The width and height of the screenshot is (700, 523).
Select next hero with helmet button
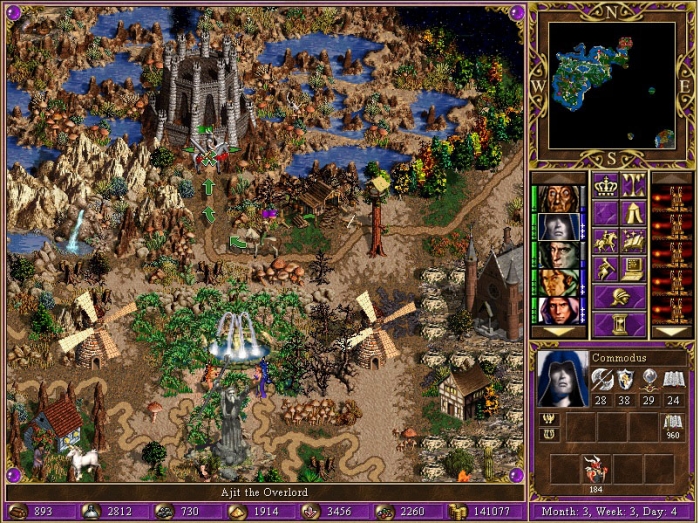pos(619,296)
